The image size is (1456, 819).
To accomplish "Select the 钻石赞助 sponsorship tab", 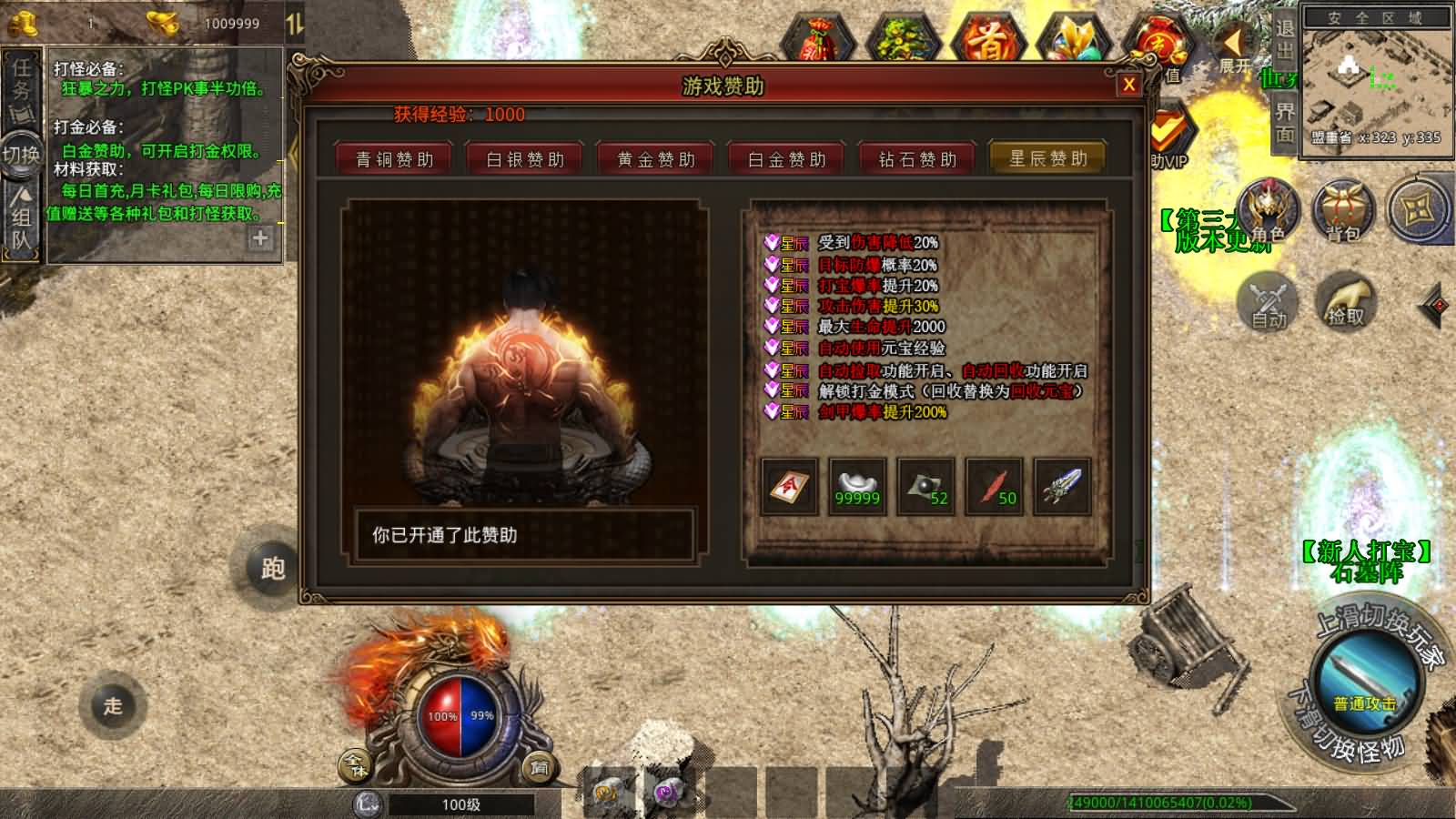I will (x=917, y=157).
